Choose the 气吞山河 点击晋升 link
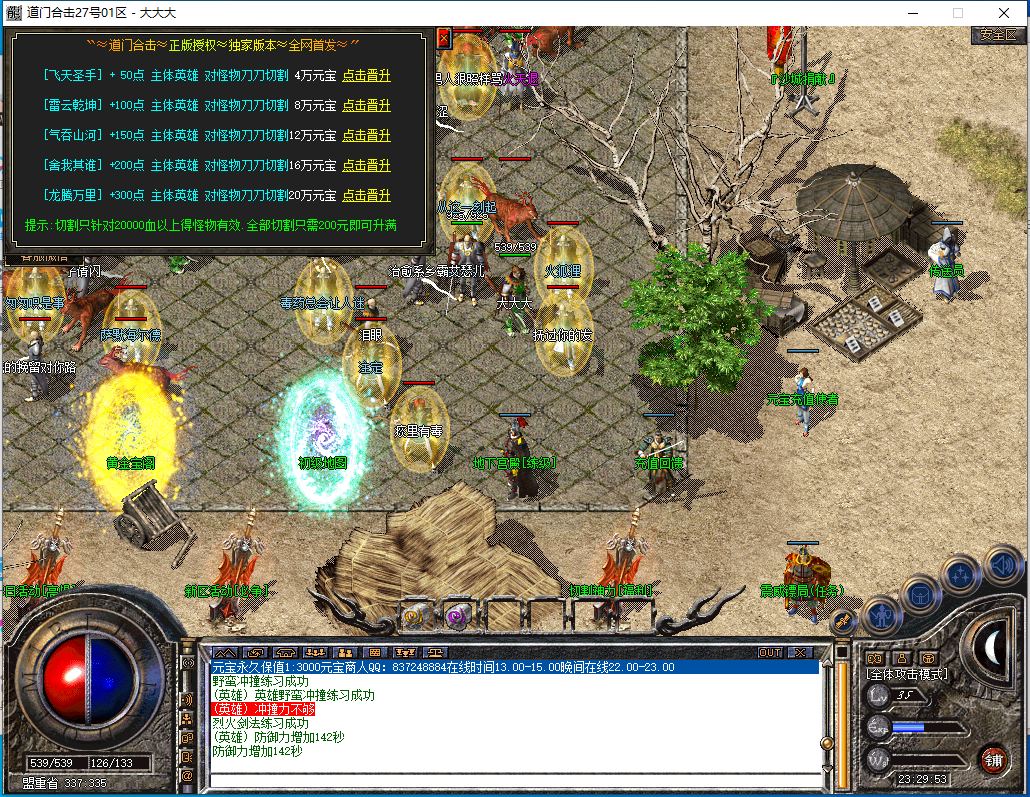This screenshot has height=797, width=1030. pyautogui.click(x=366, y=135)
